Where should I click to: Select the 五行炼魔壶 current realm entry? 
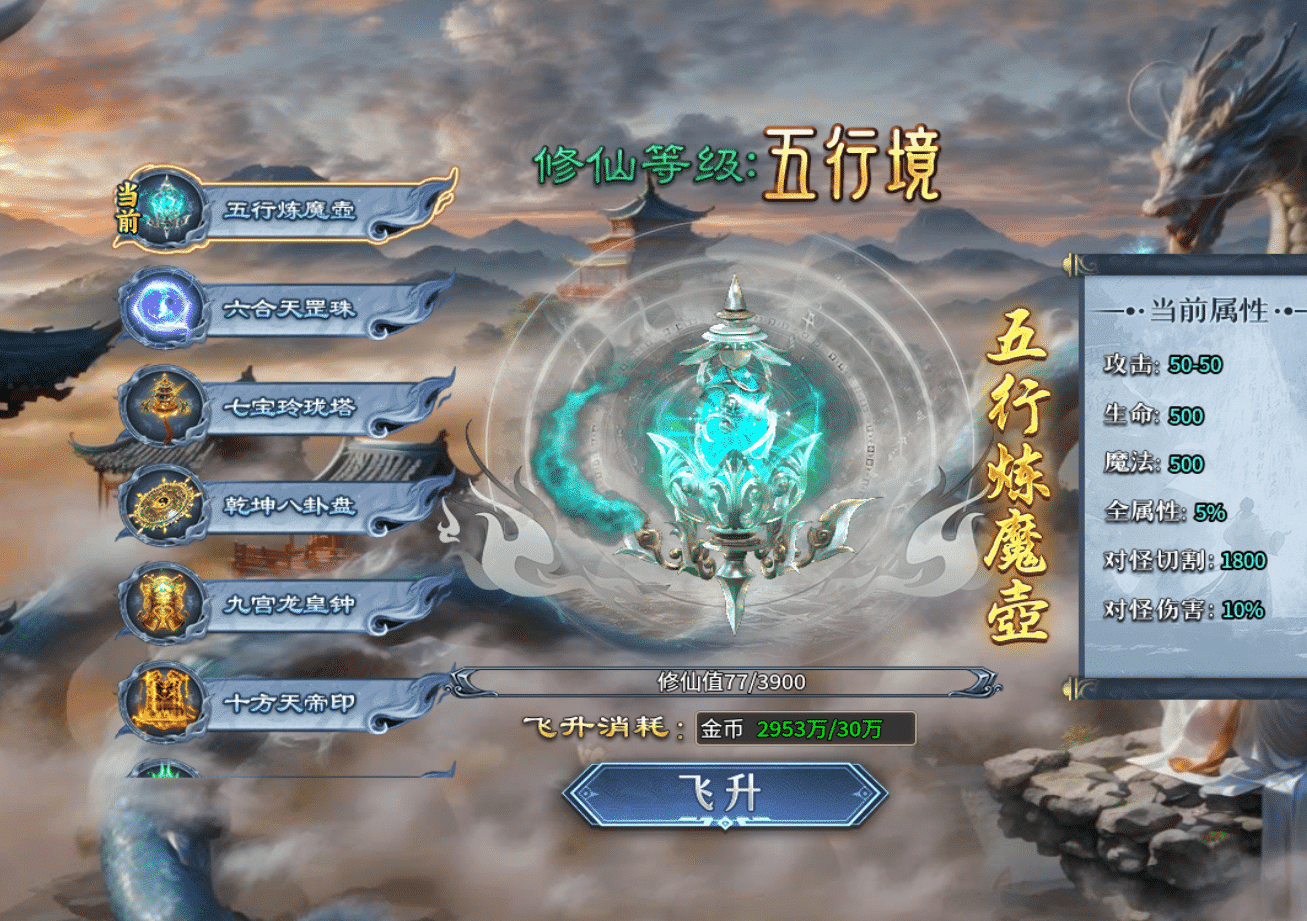coord(290,210)
